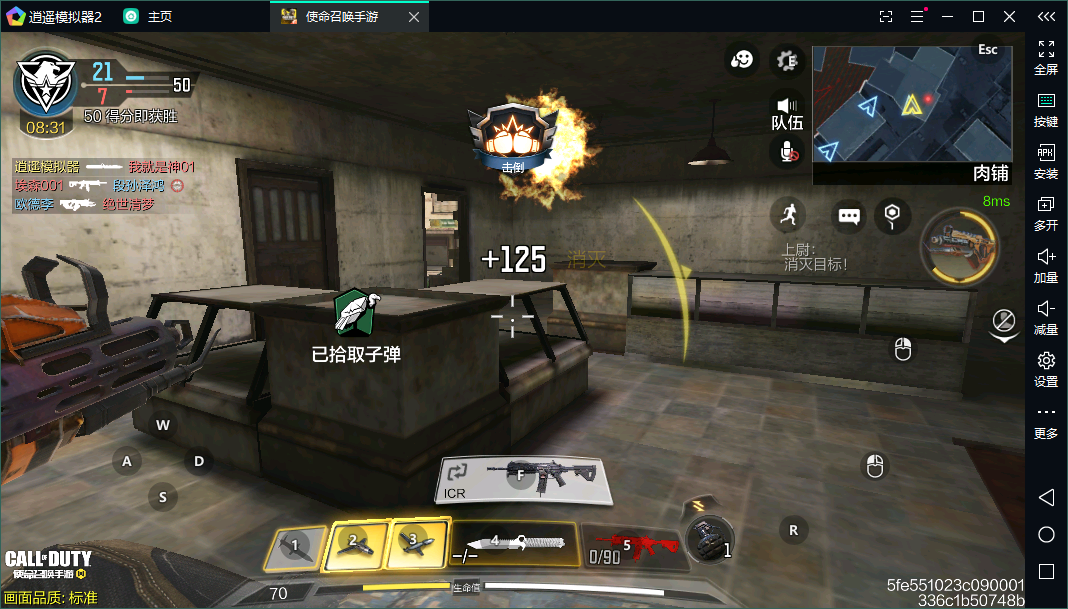Activate scorestreak slot number 2

(356, 545)
